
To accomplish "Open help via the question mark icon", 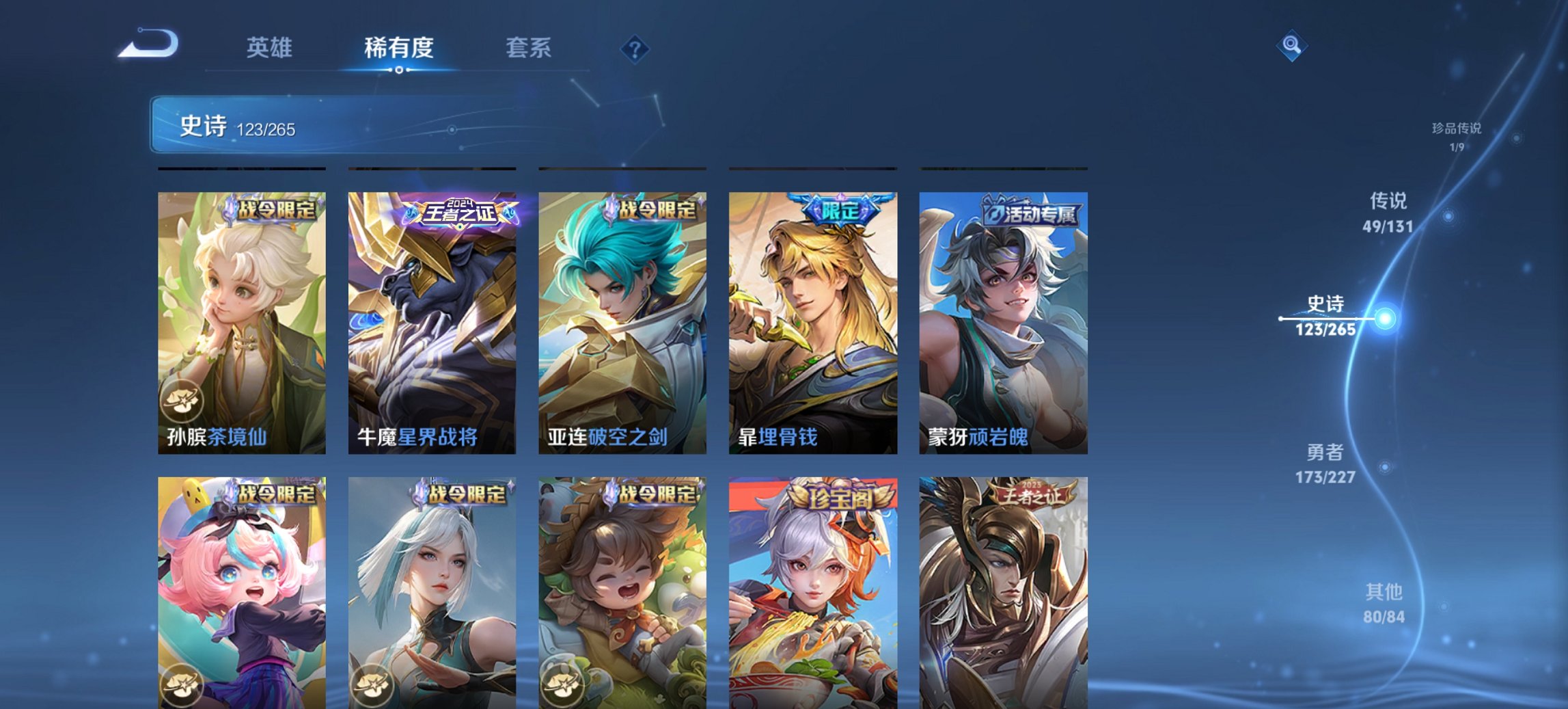I will [634, 48].
